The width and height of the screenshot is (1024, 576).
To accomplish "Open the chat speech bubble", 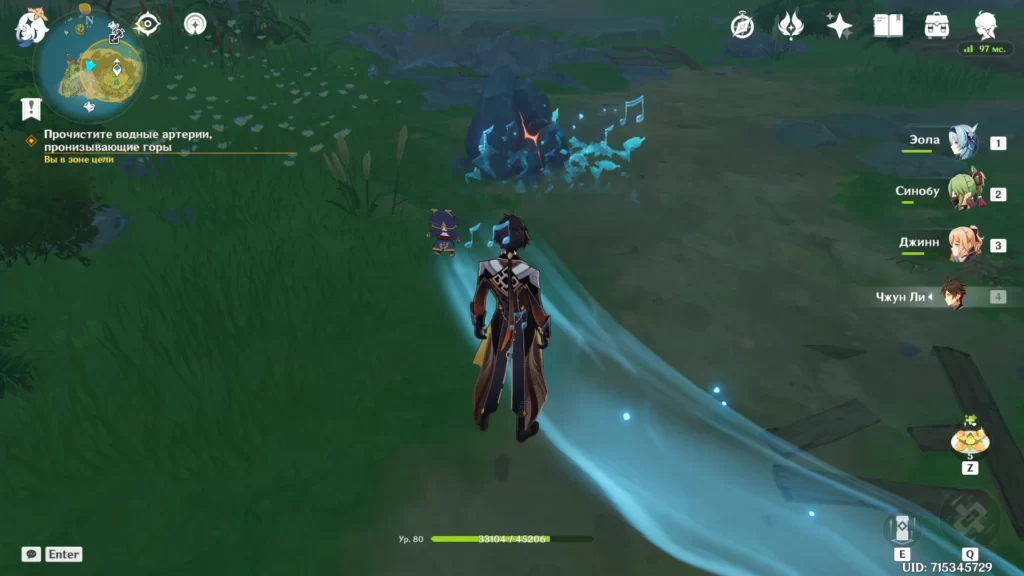I will pyautogui.click(x=31, y=554).
